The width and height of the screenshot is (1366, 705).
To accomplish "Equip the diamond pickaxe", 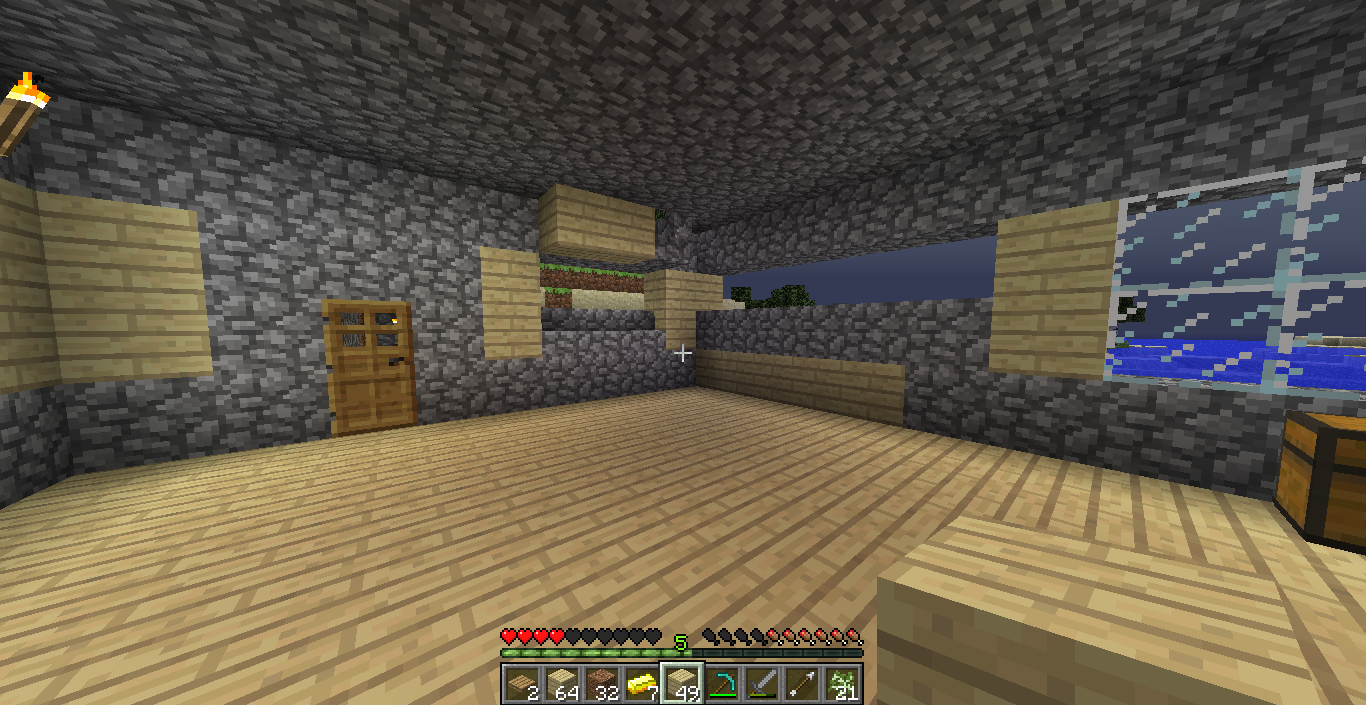I will pyautogui.click(x=722, y=684).
